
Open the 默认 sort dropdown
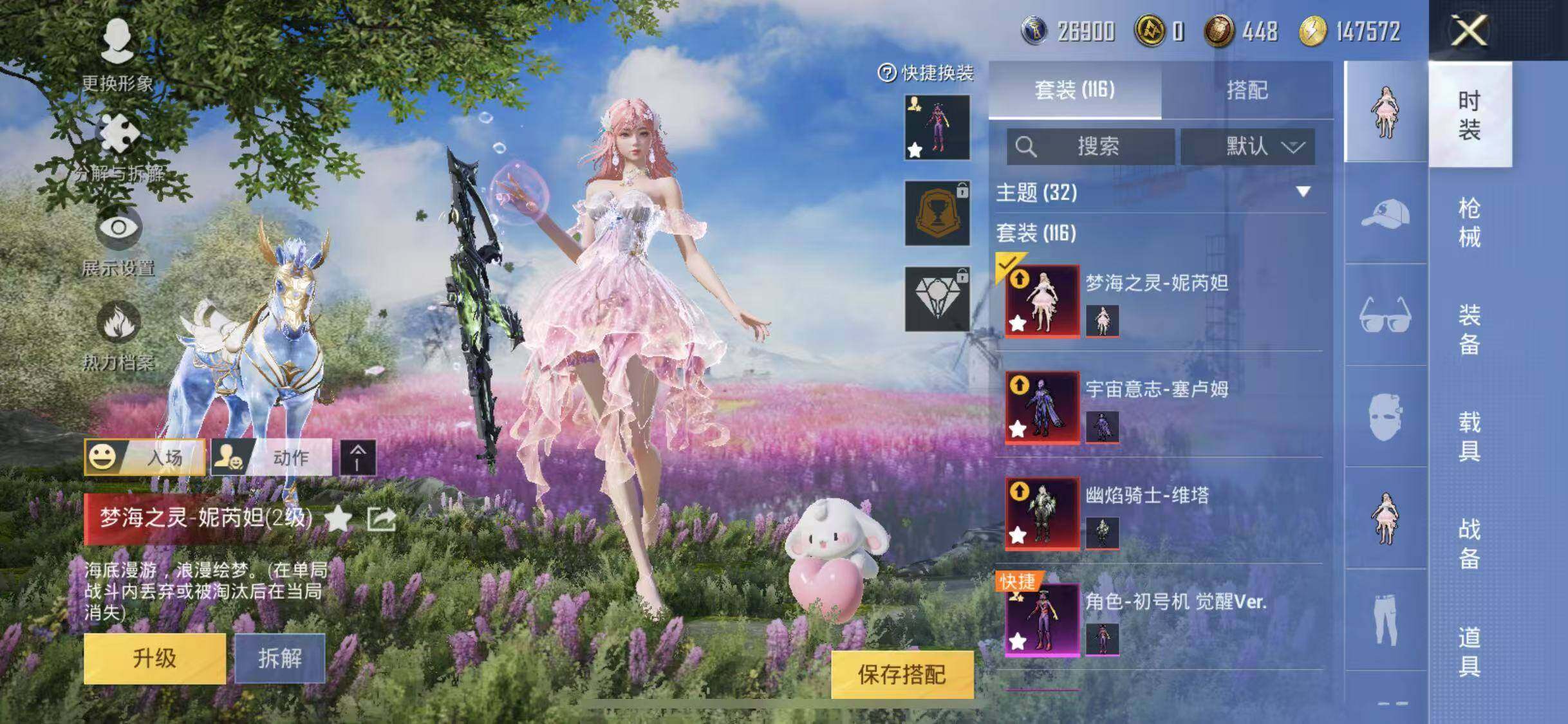pos(1247,147)
